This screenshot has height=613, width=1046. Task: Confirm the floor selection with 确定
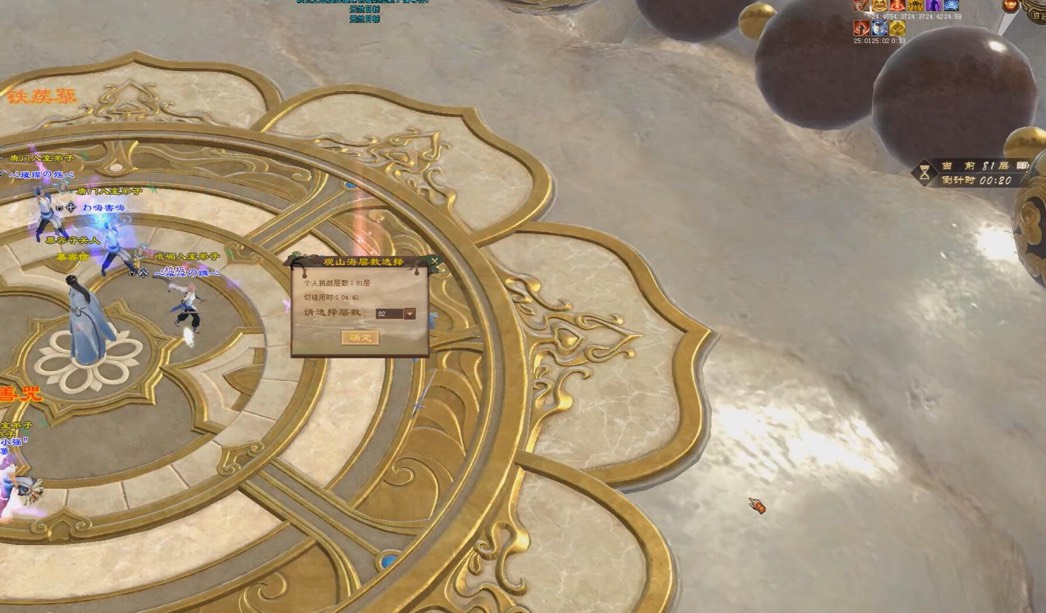pos(360,337)
